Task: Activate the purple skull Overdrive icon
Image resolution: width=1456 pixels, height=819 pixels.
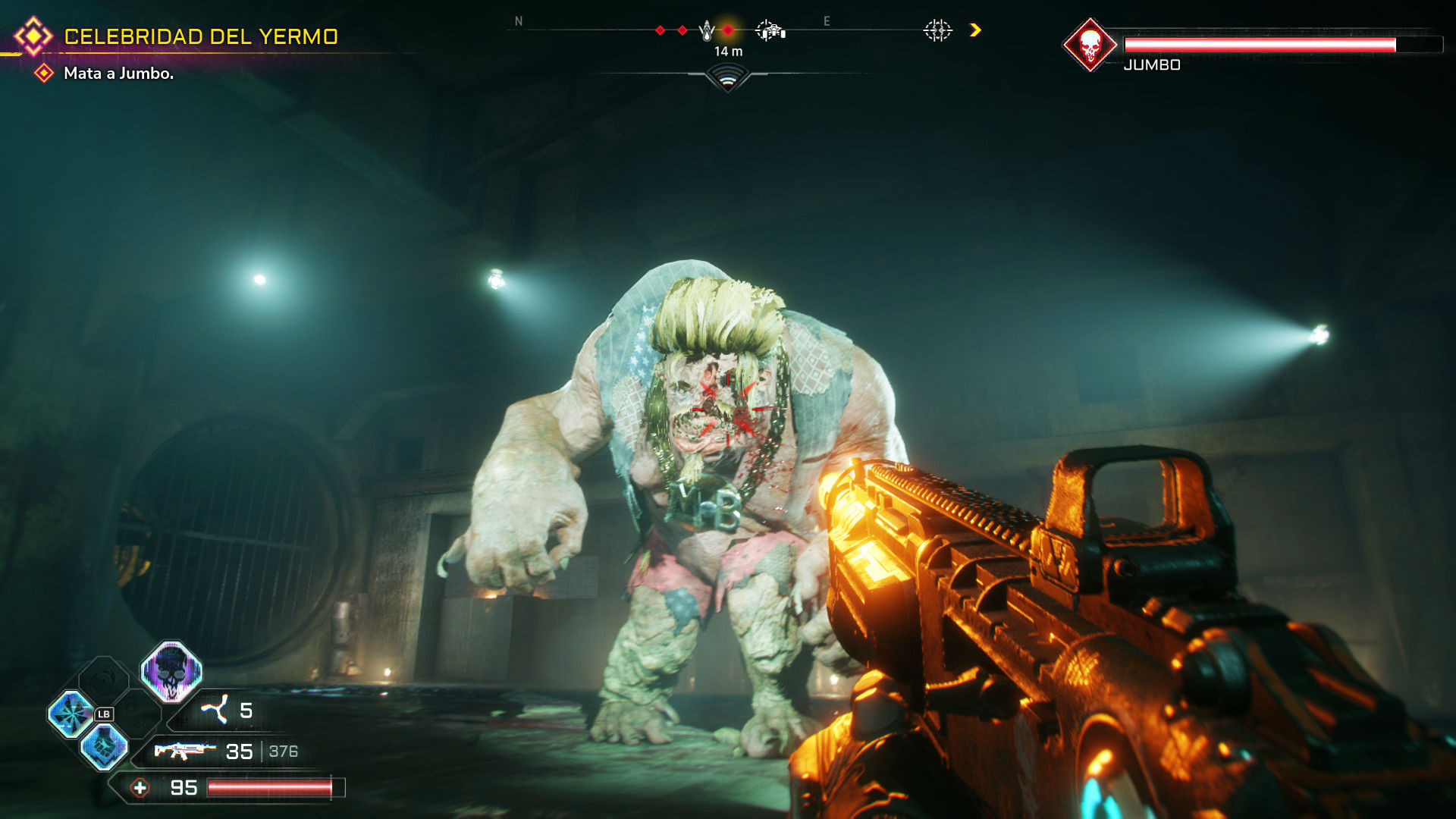Action: click(171, 670)
